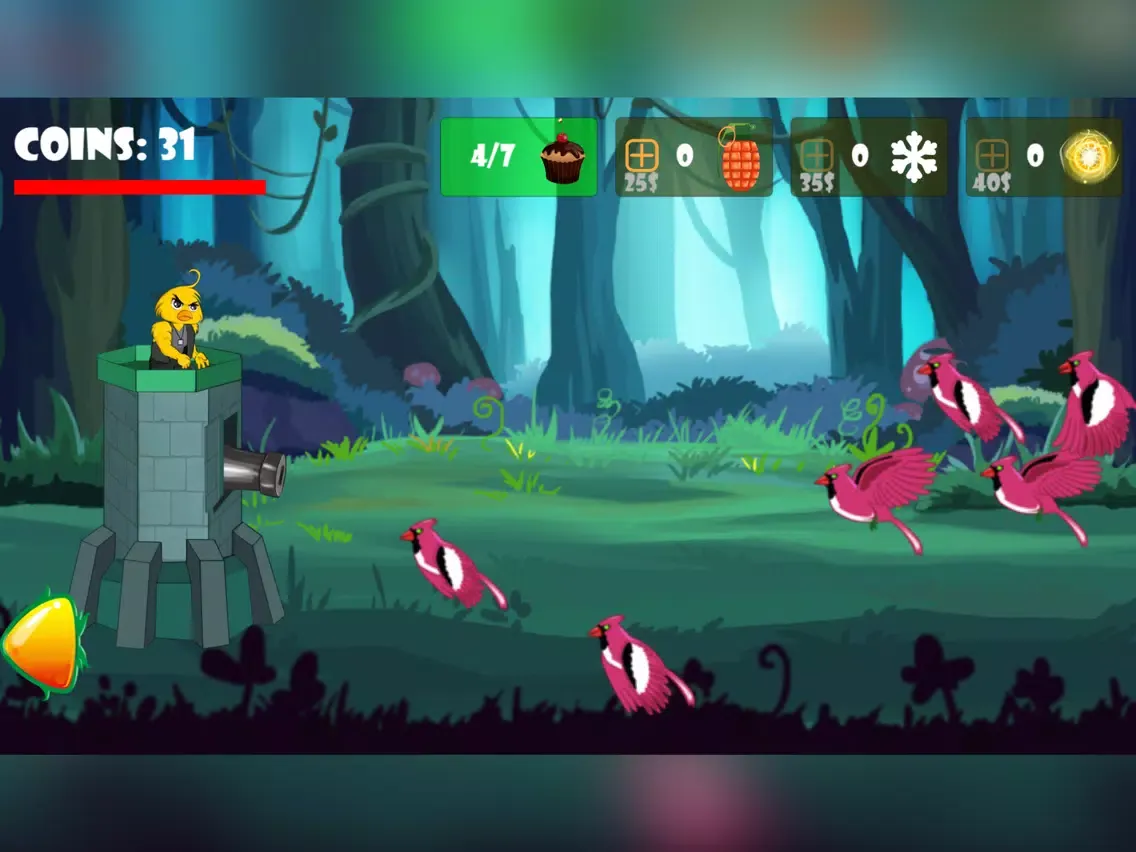Select the cupcake ammo 4/7 button
The width and height of the screenshot is (1136, 852).
tap(518, 157)
